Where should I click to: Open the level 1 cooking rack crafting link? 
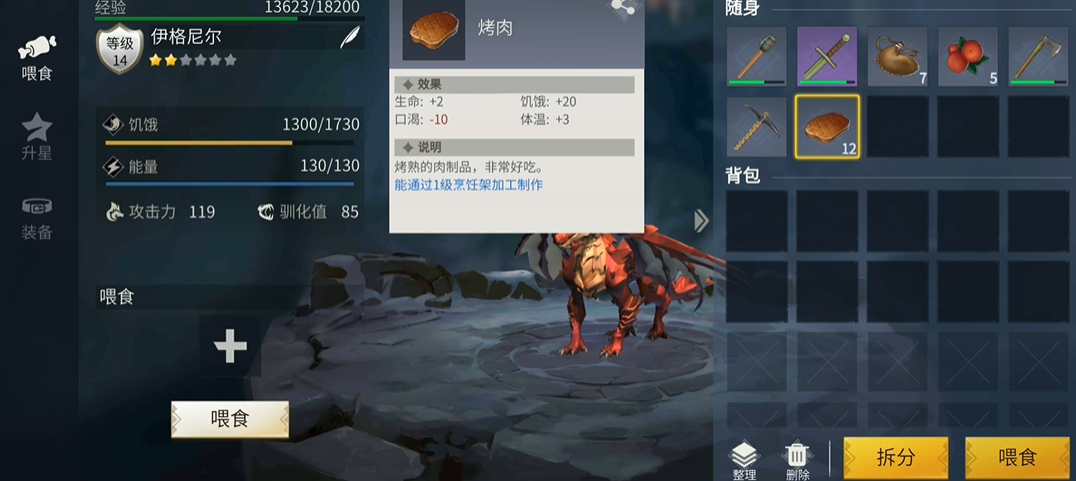(468, 185)
